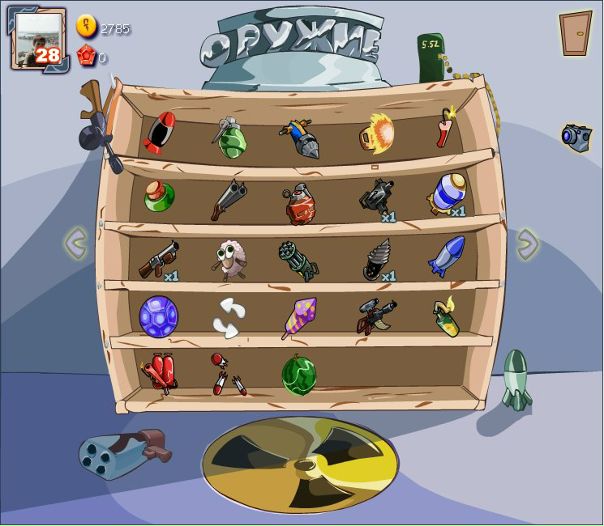This screenshot has width=604, height=526.
Task: Select the white swap arrows item
Action: (227, 317)
